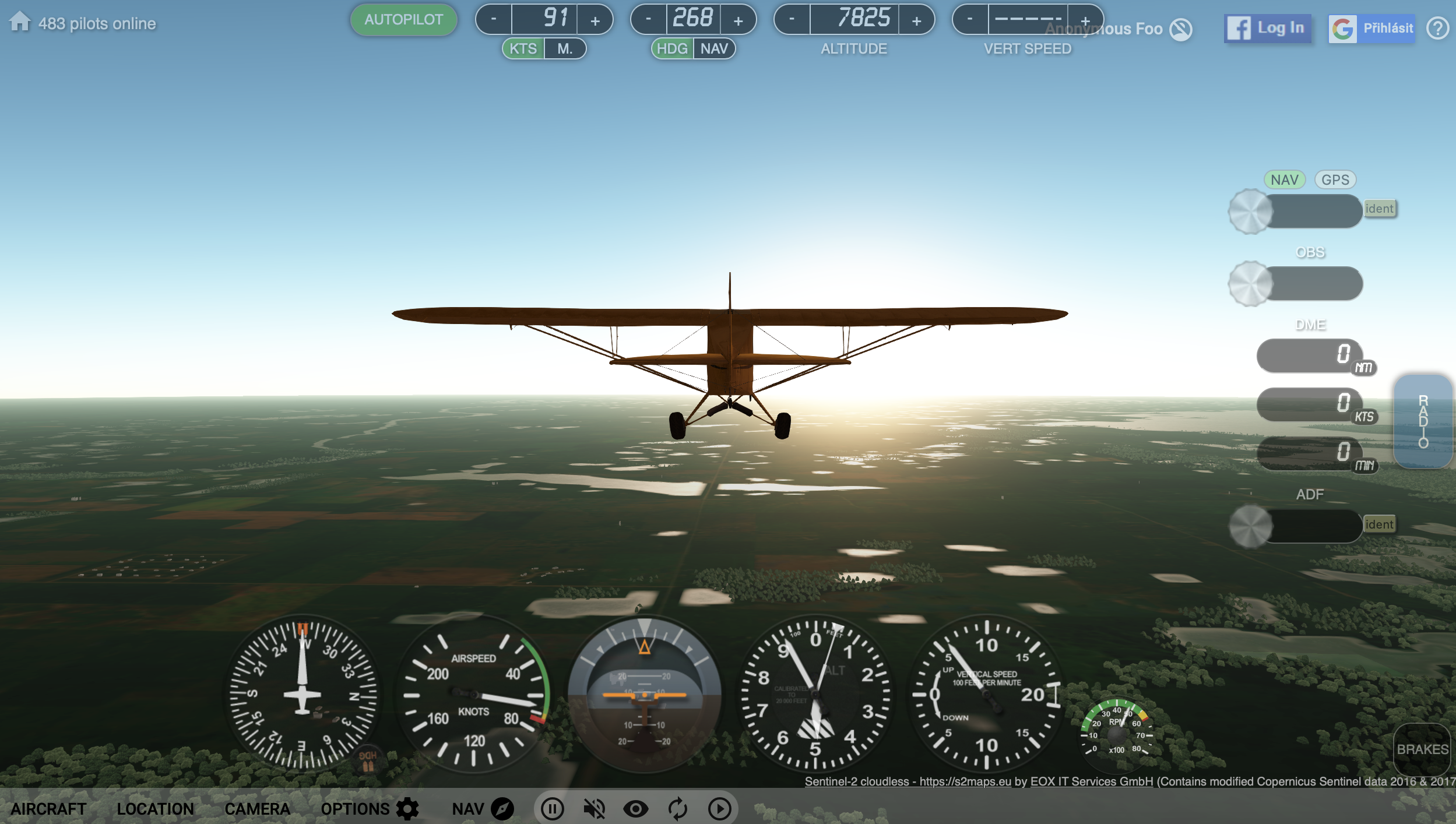The height and width of the screenshot is (824, 1456).
Task: Pause the simulation
Action: [x=552, y=809]
